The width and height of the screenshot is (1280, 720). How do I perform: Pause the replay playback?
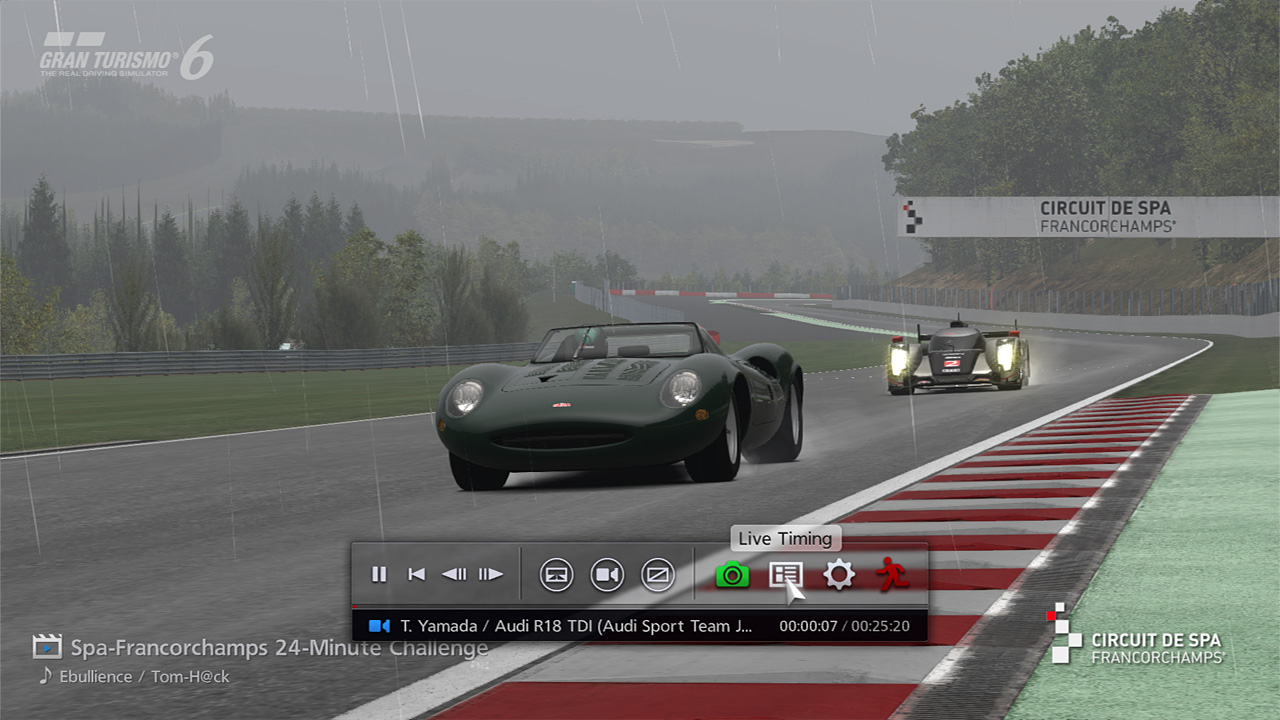pos(379,574)
